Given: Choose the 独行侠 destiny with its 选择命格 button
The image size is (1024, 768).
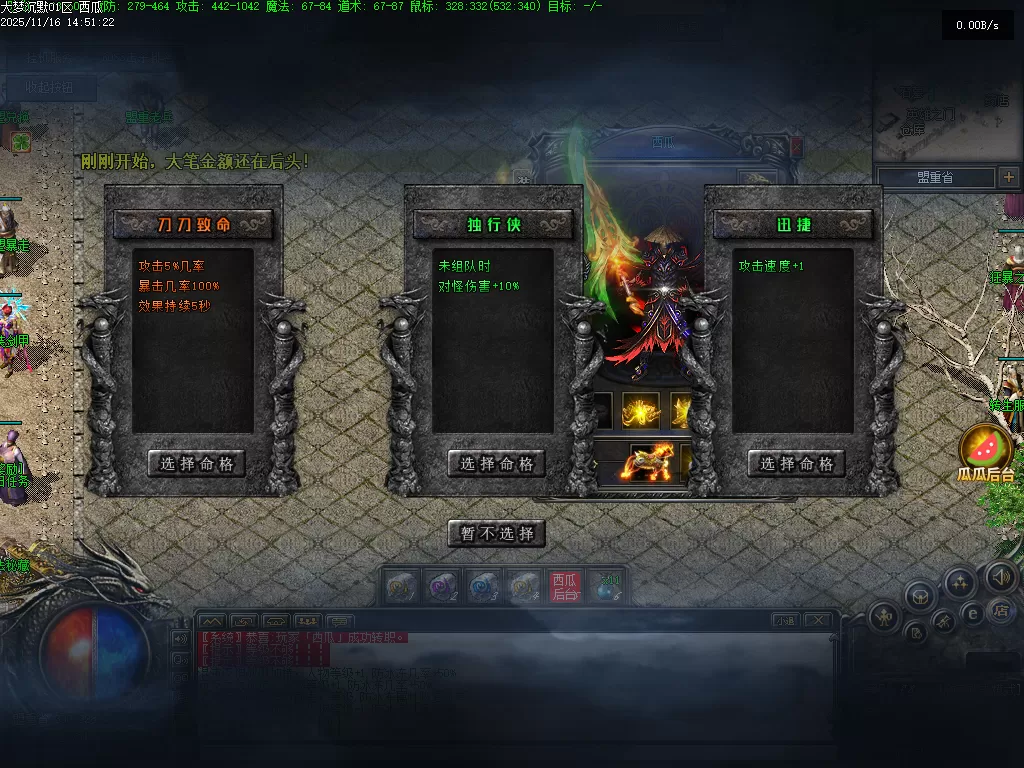Looking at the screenshot, I should pos(496,463).
